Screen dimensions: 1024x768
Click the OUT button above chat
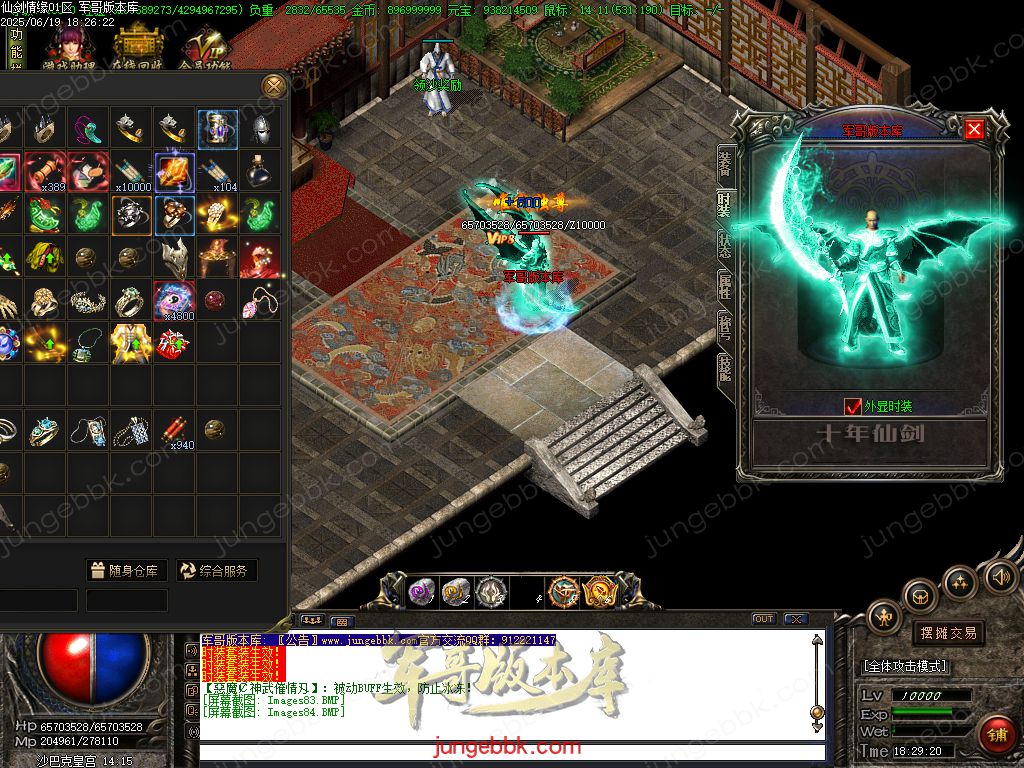click(x=763, y=619)
